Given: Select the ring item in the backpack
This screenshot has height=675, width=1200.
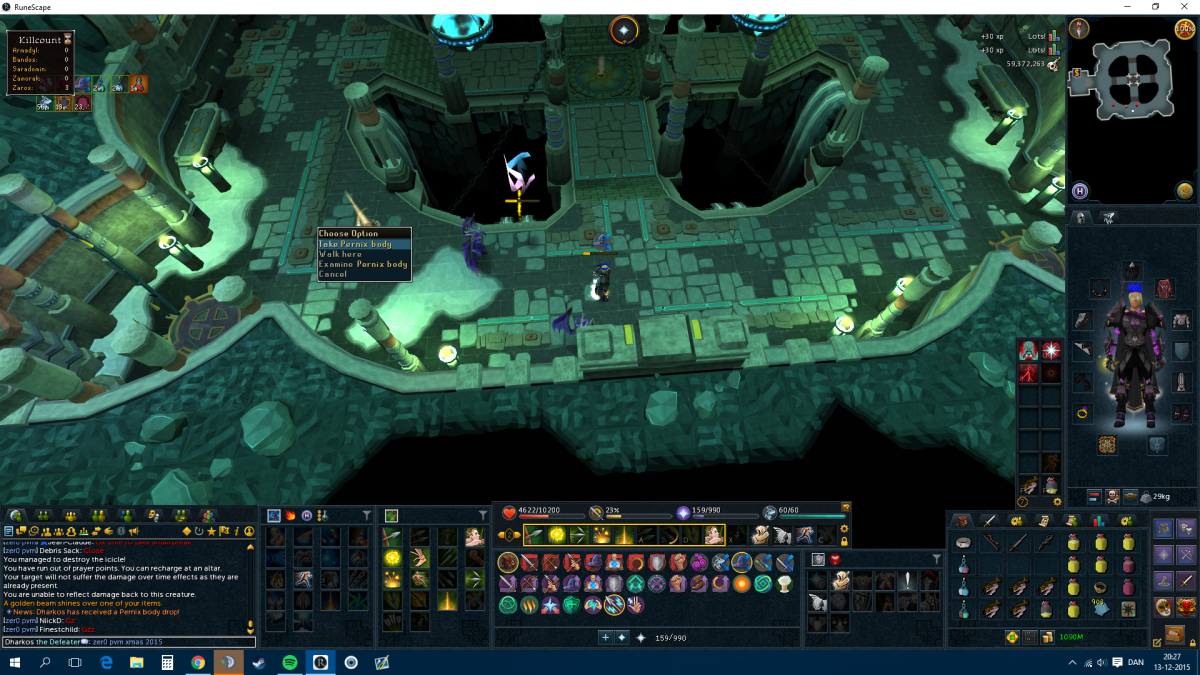Looking at the screenshot, I should (x=1101, y=589).
